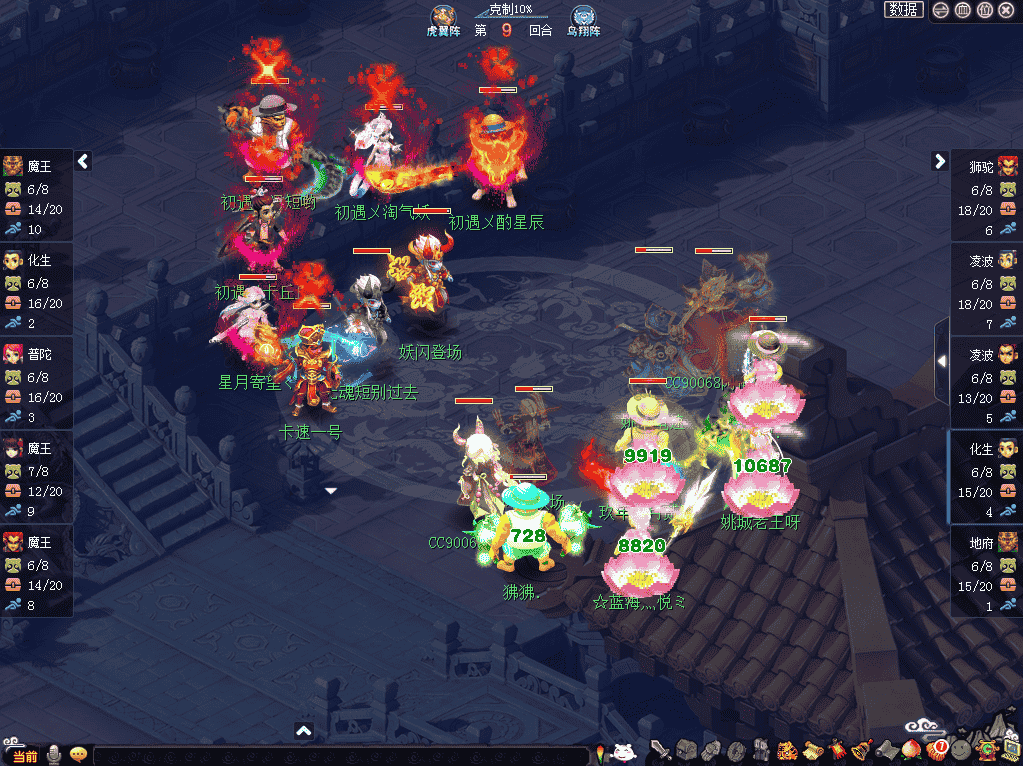Collapse the left team panel arrow
Viewport: 1023px width, 766px height.
coord(84,161)
